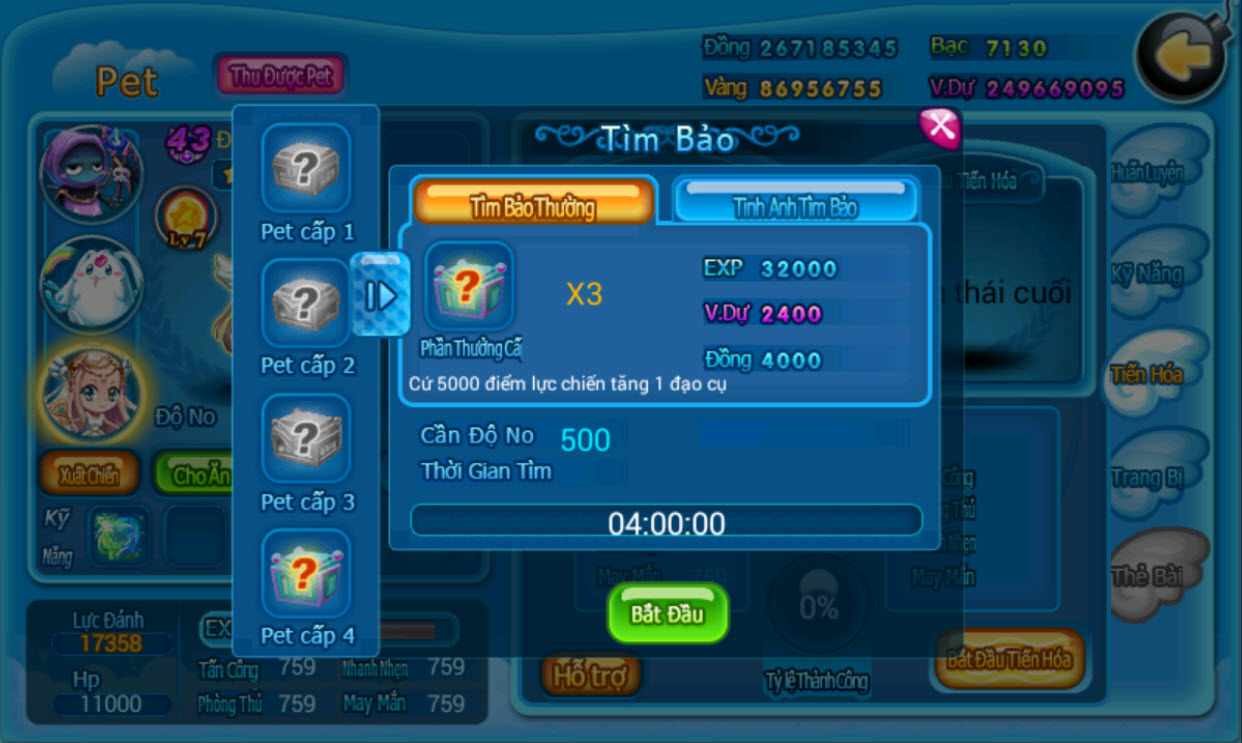Screen dimensions: 1242x743
Task: Start the treasure hunt with Bắt Đầu
Action: tap(667, 612)
